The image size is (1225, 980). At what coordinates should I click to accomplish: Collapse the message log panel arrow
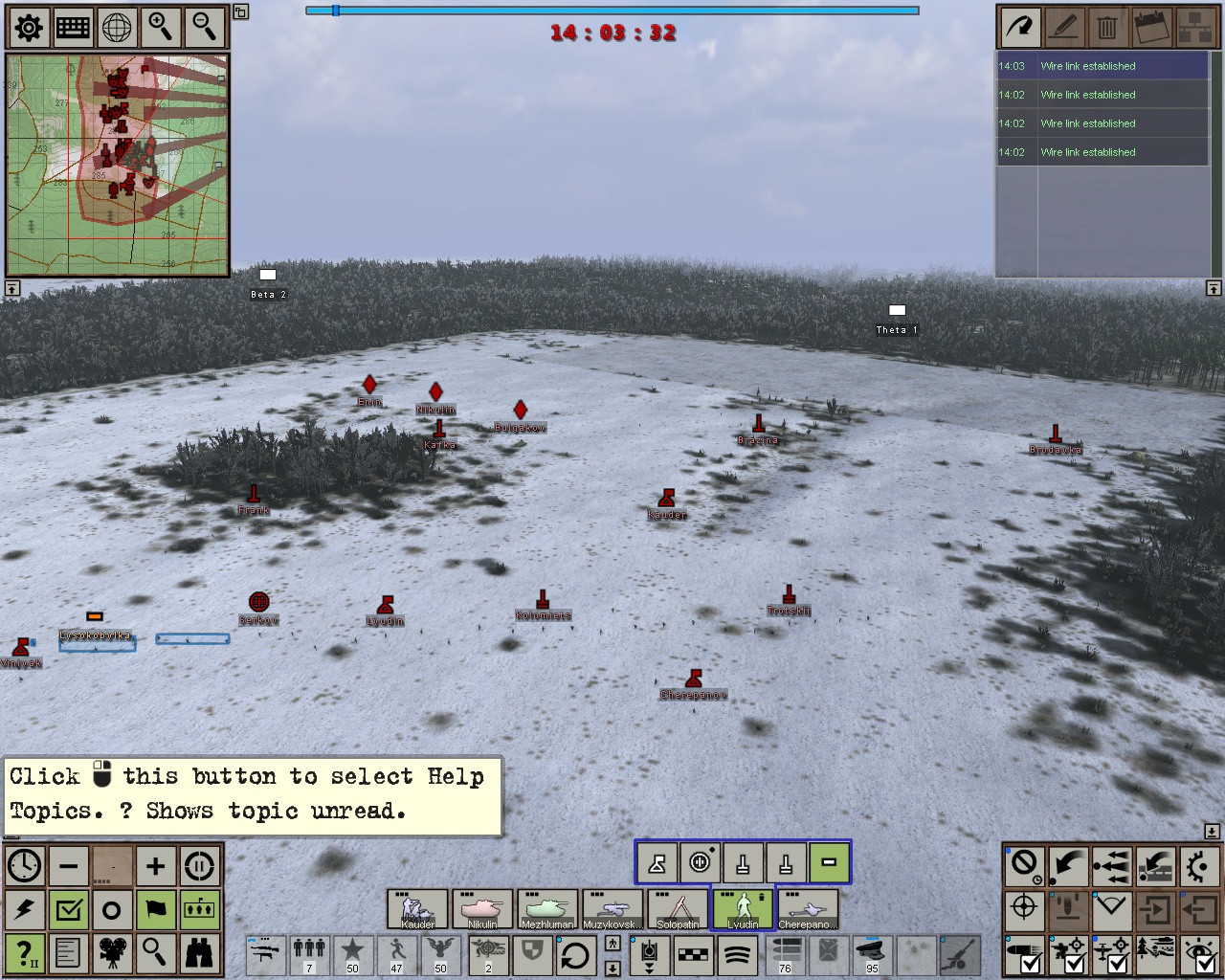(x=1212, y=288)
